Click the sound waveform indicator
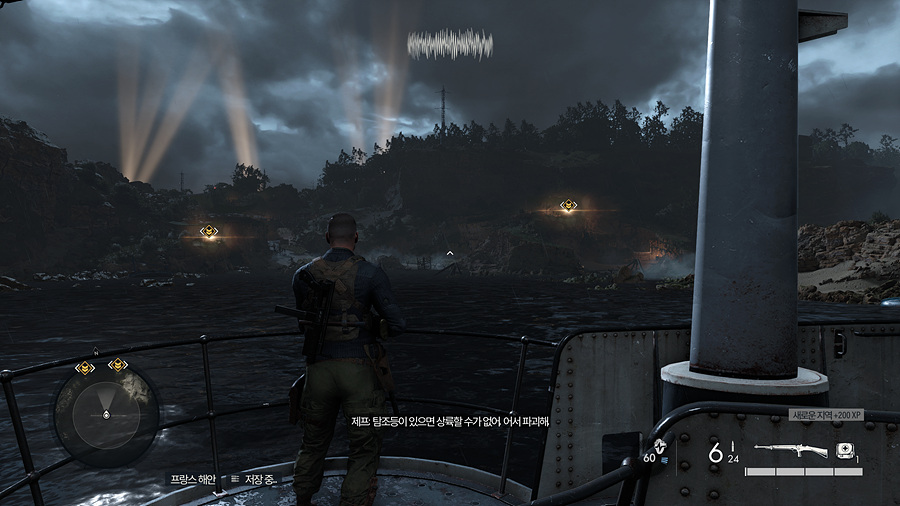The image size is (900, 506). 450,44
